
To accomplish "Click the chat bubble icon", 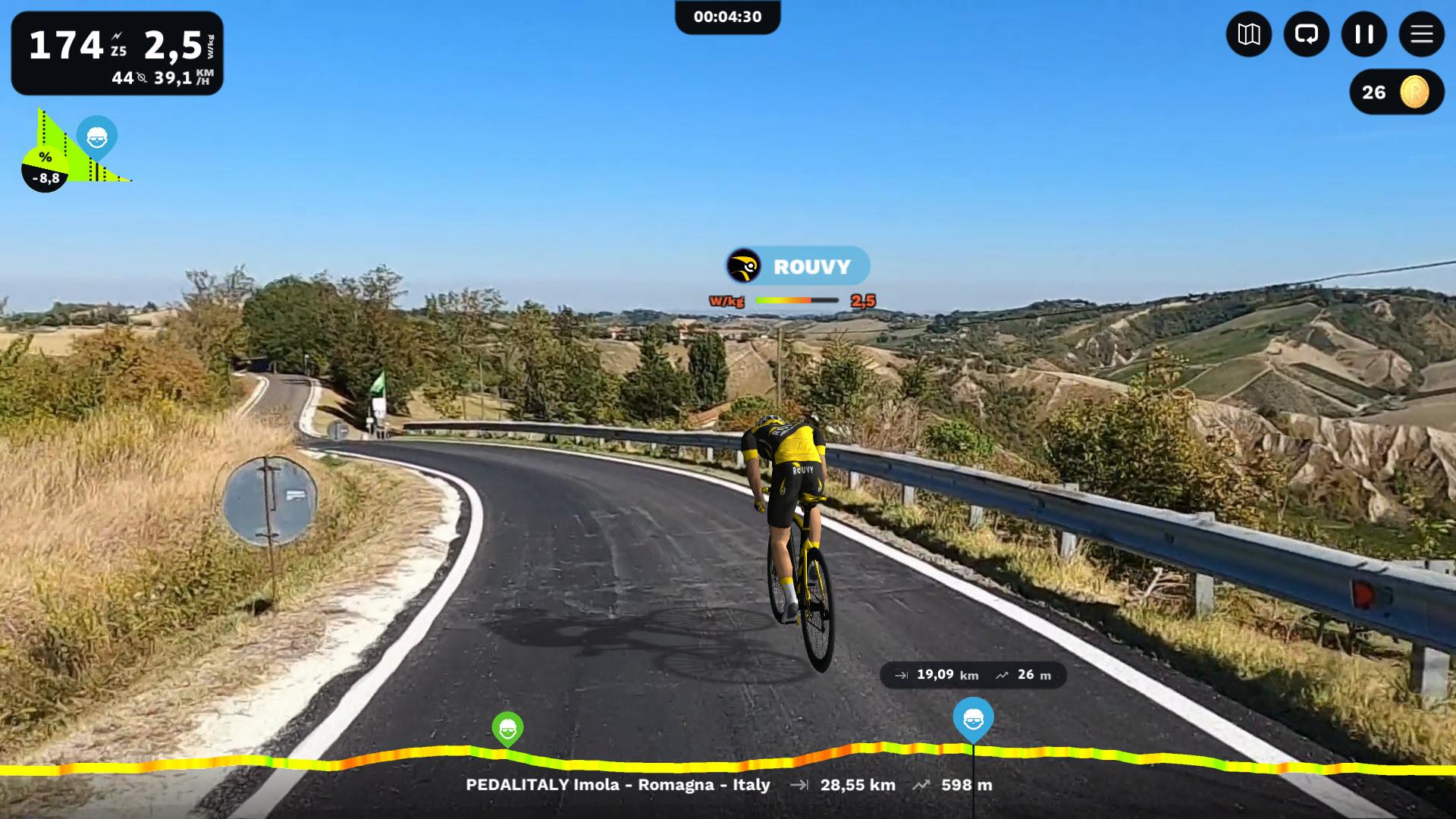I will pyautogui.click(x=1306, y=34).
